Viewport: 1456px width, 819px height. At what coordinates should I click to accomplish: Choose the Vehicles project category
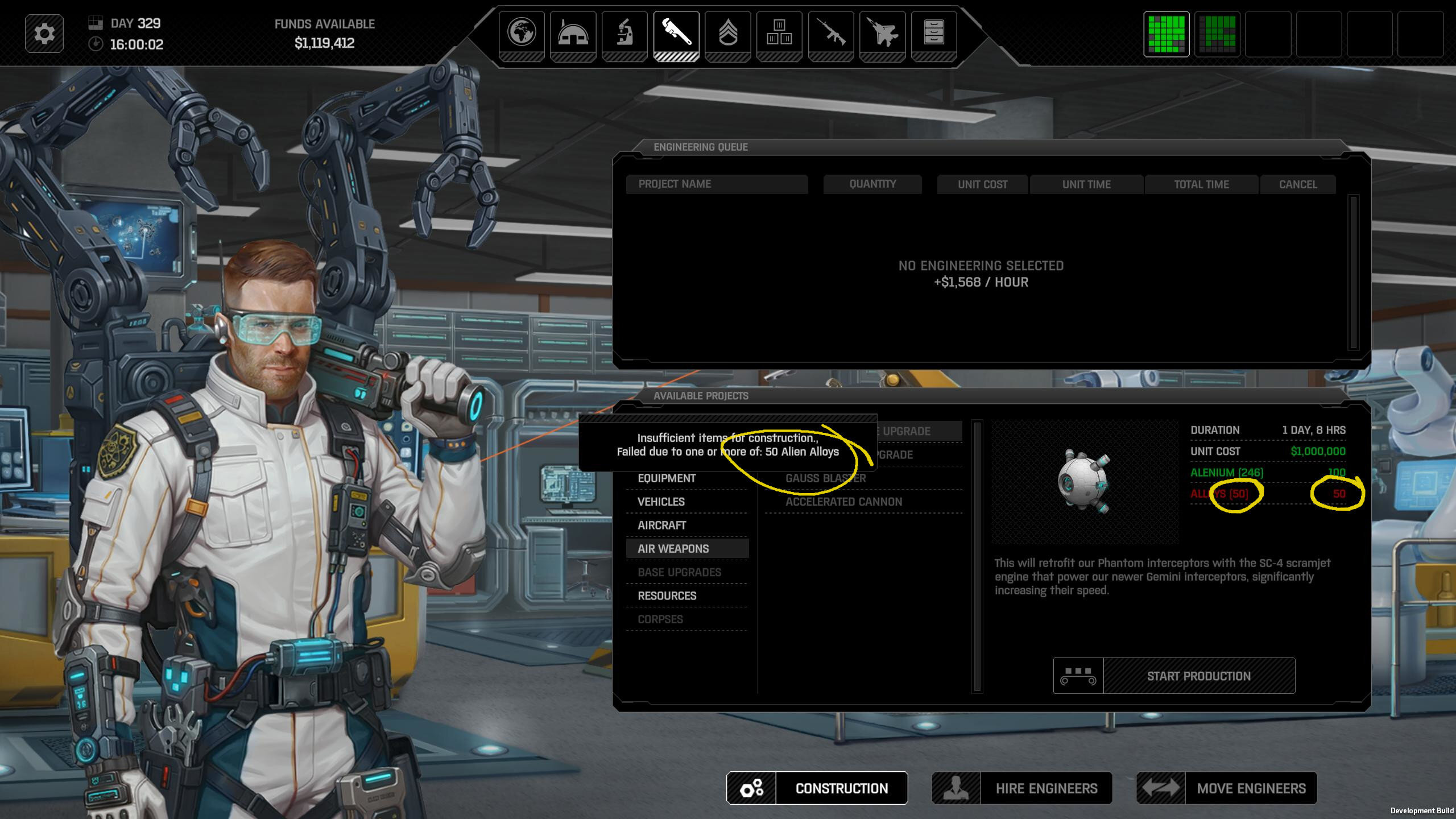click(x=661, y=502)
